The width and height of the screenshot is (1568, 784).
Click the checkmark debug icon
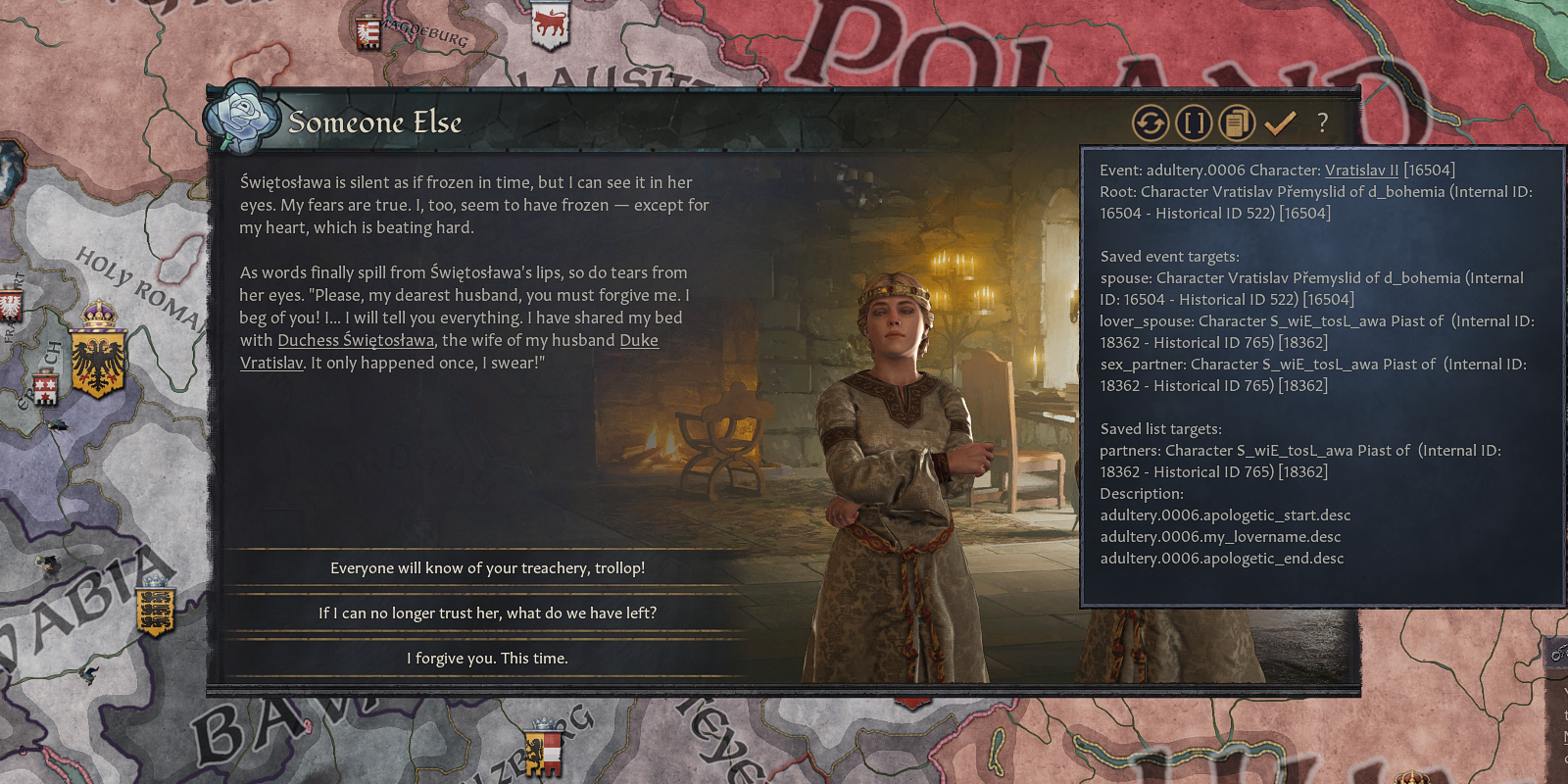point(1280,123)
